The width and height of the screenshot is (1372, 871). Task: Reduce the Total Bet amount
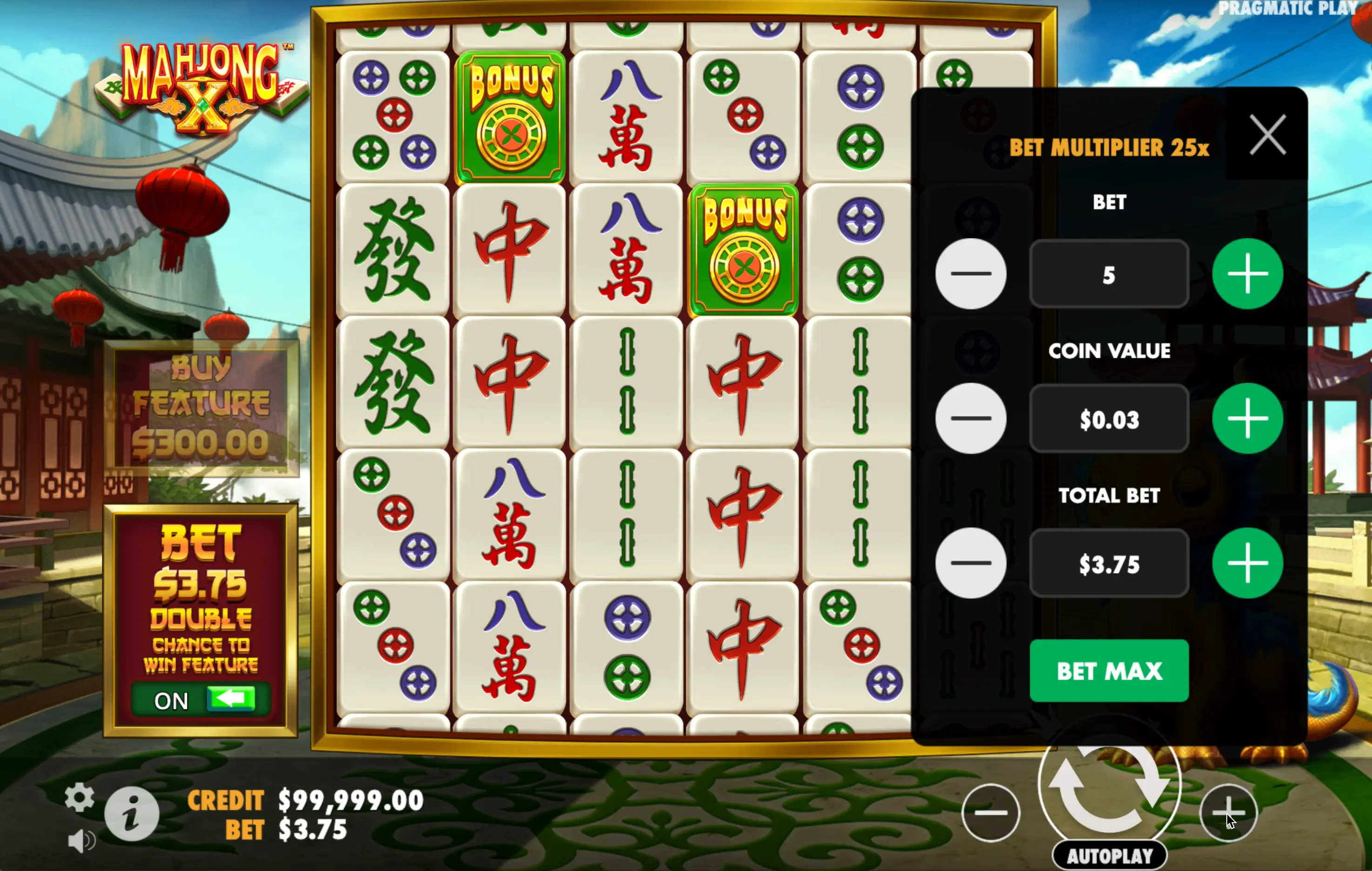pos(970,563)
